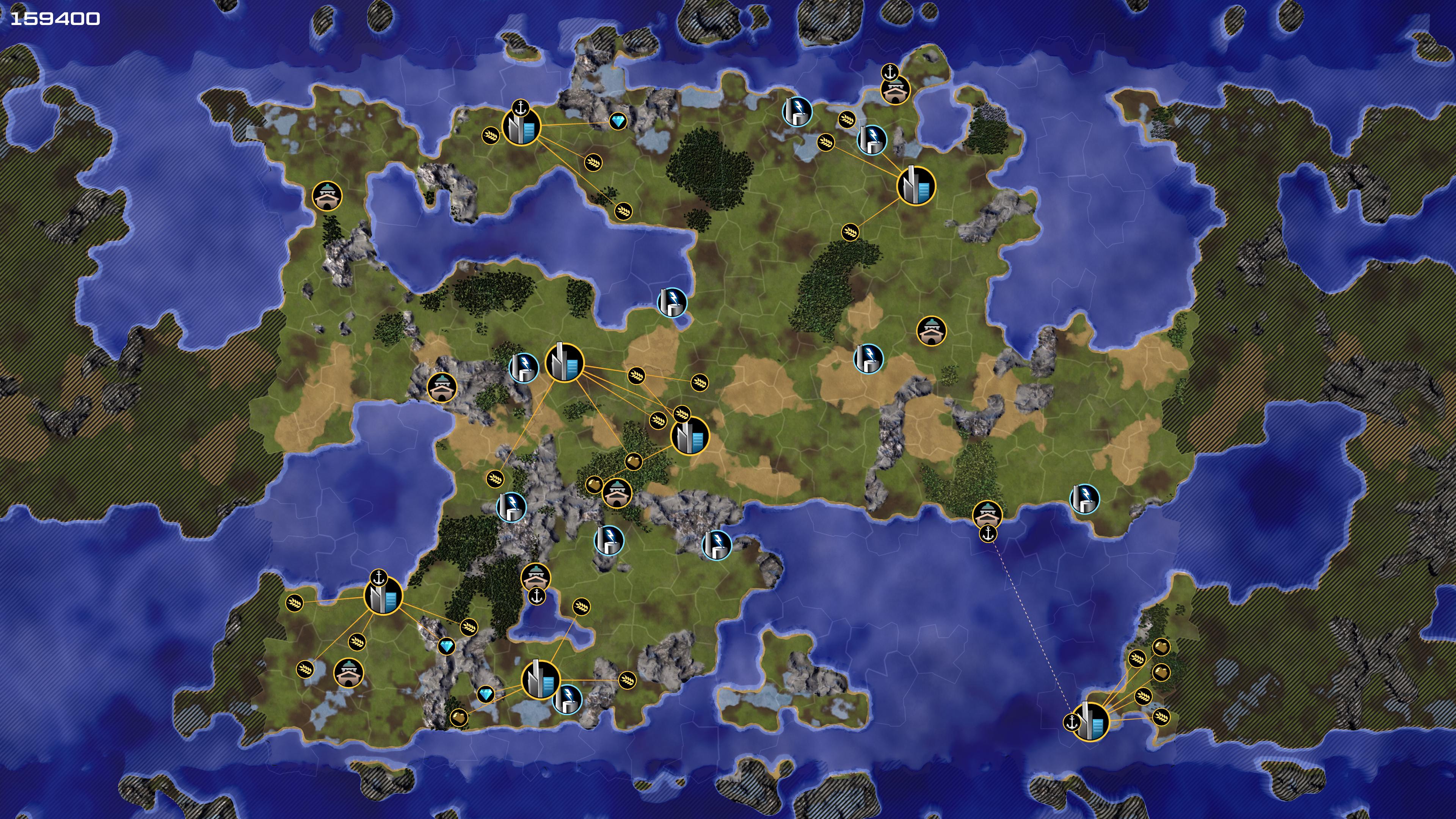Click the anchor icon where the dashed route starts
The height and width of the screenshot is (819, 1456).
coord(988,533)
